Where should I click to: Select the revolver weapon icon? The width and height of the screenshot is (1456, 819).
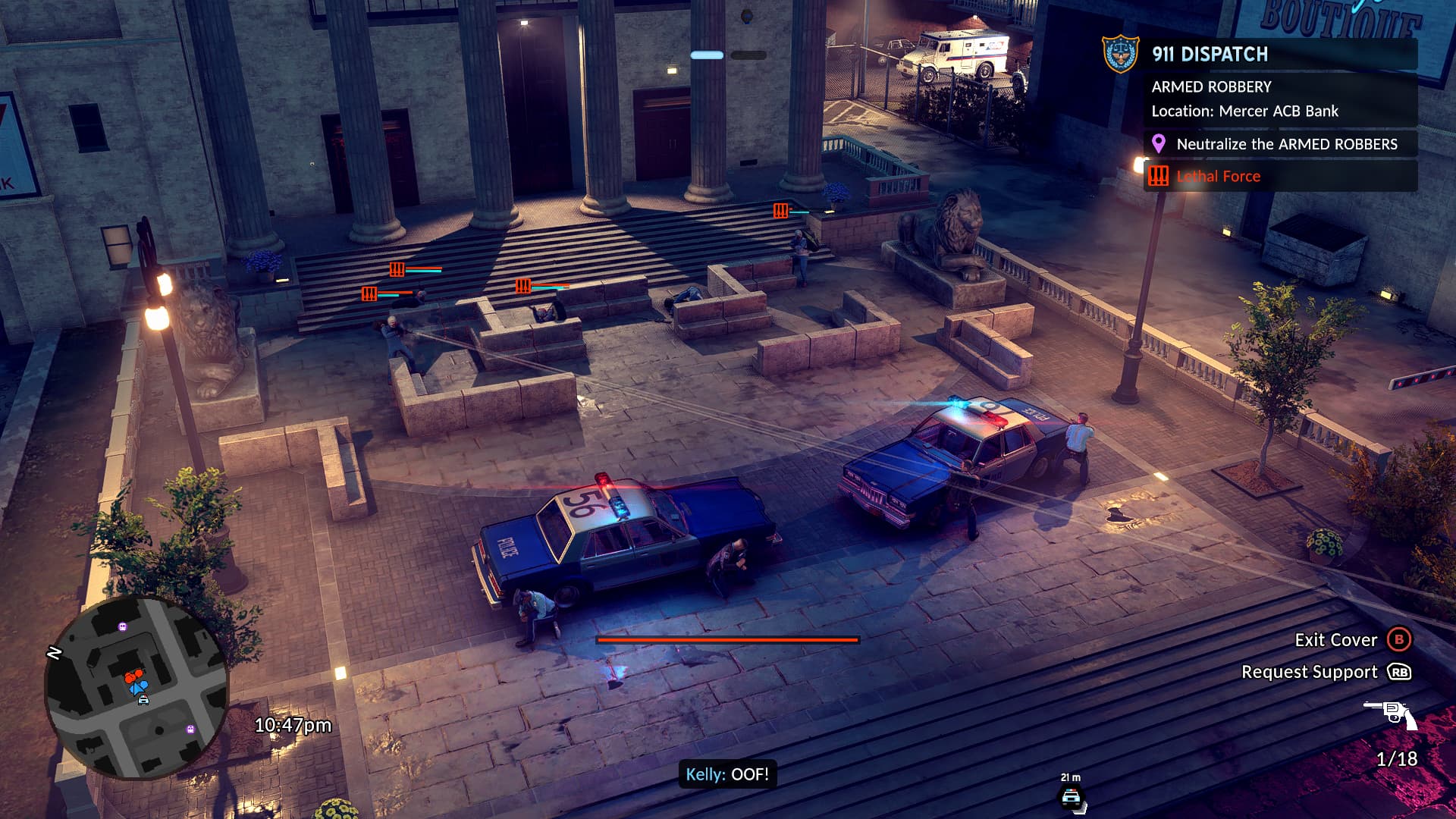pos(1391,714)
